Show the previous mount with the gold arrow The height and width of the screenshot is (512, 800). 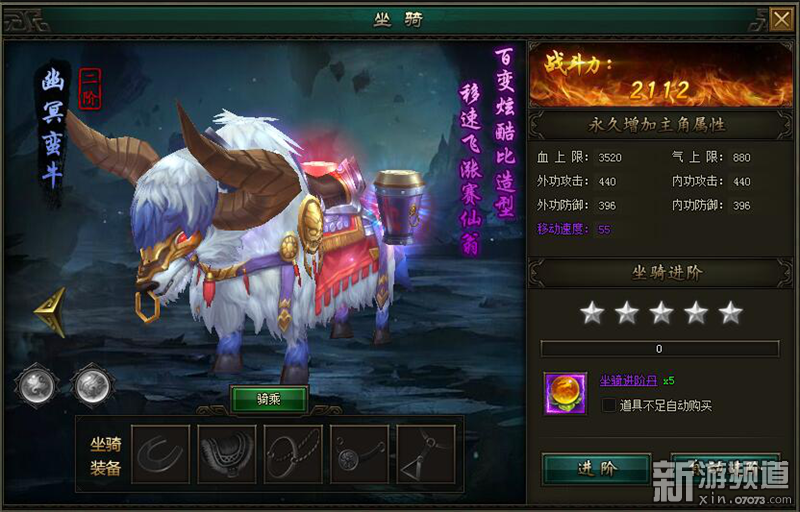pos(51,311)
